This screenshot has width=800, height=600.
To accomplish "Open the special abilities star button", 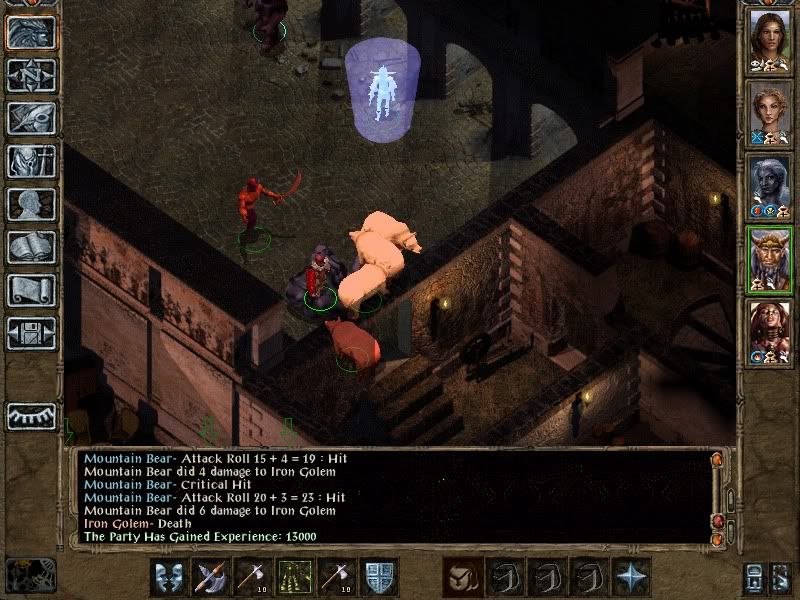I will click(631, 577).
